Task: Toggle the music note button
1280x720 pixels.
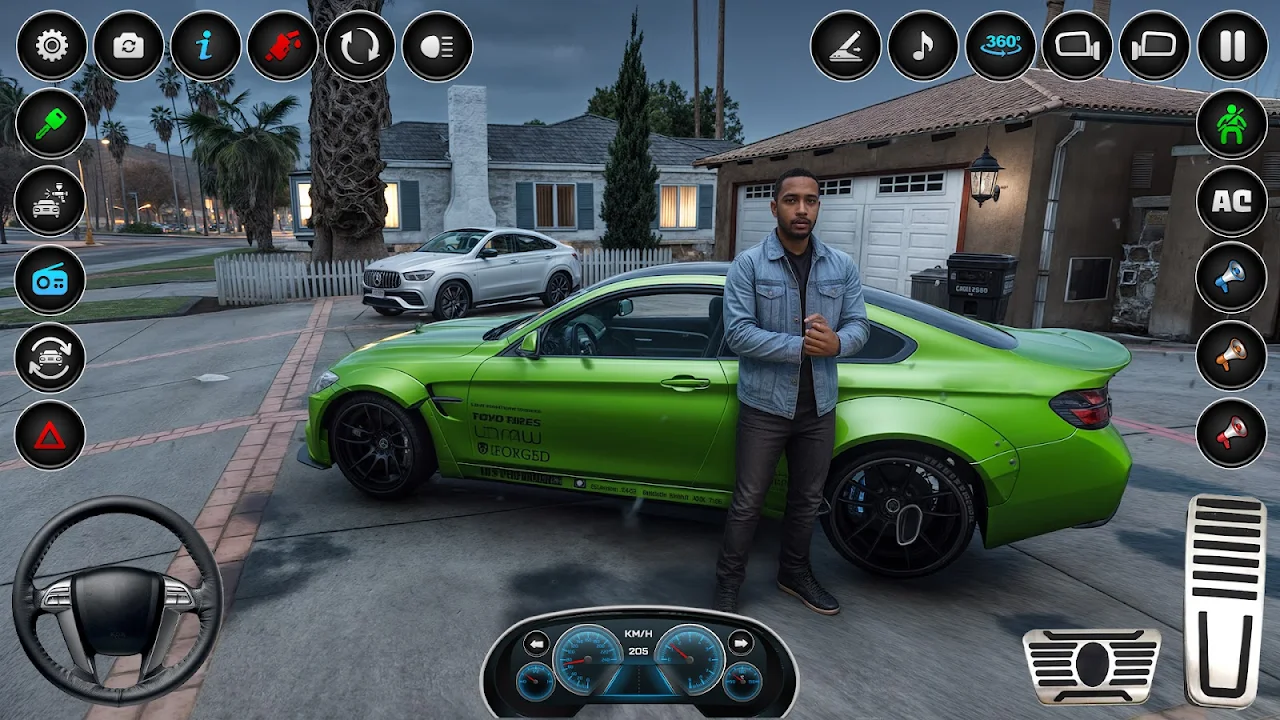Action: pyautogui.click(x=923, y=46)
